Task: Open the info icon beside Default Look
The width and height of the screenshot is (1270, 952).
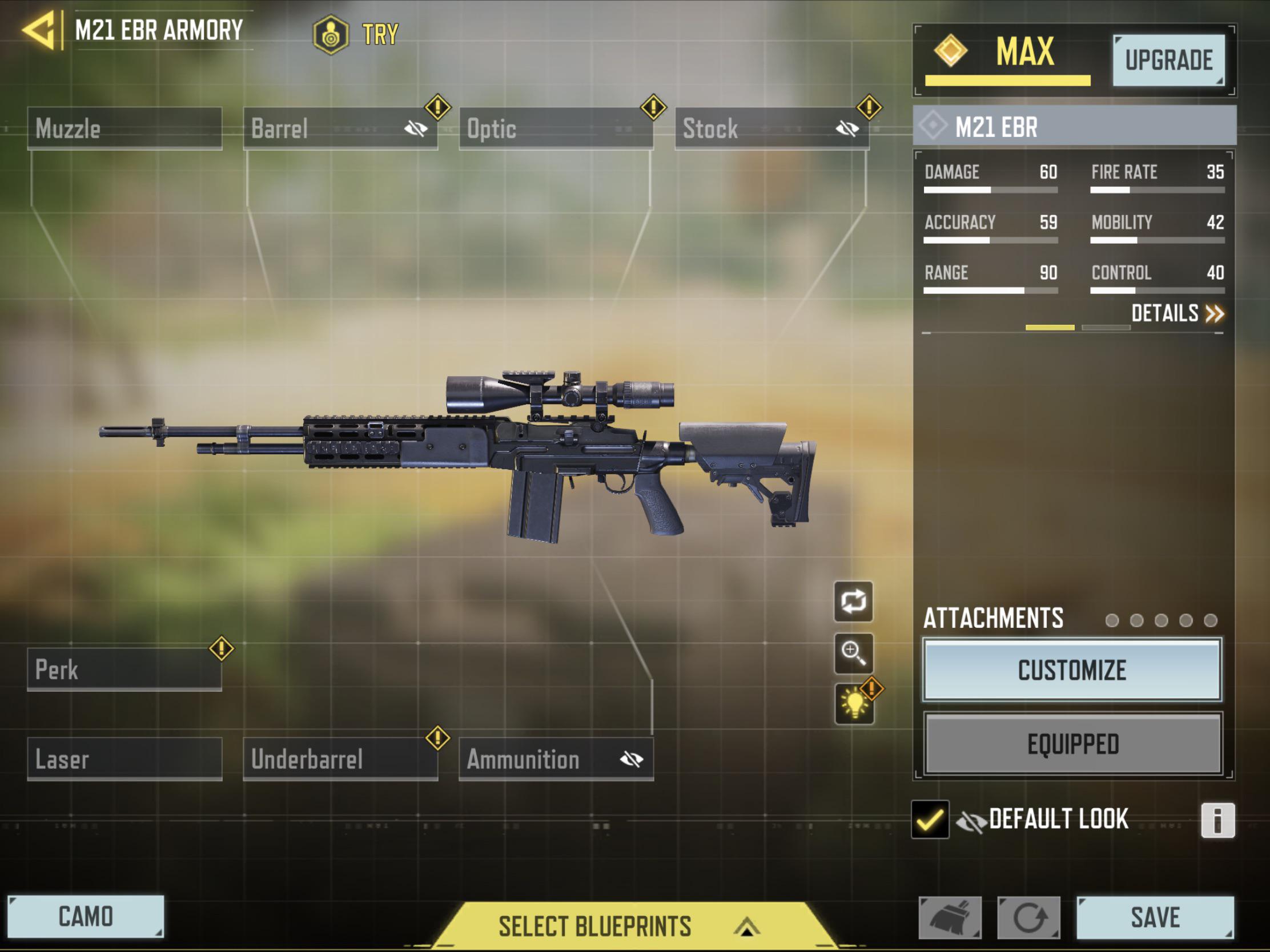Action: click(1219, 820)
